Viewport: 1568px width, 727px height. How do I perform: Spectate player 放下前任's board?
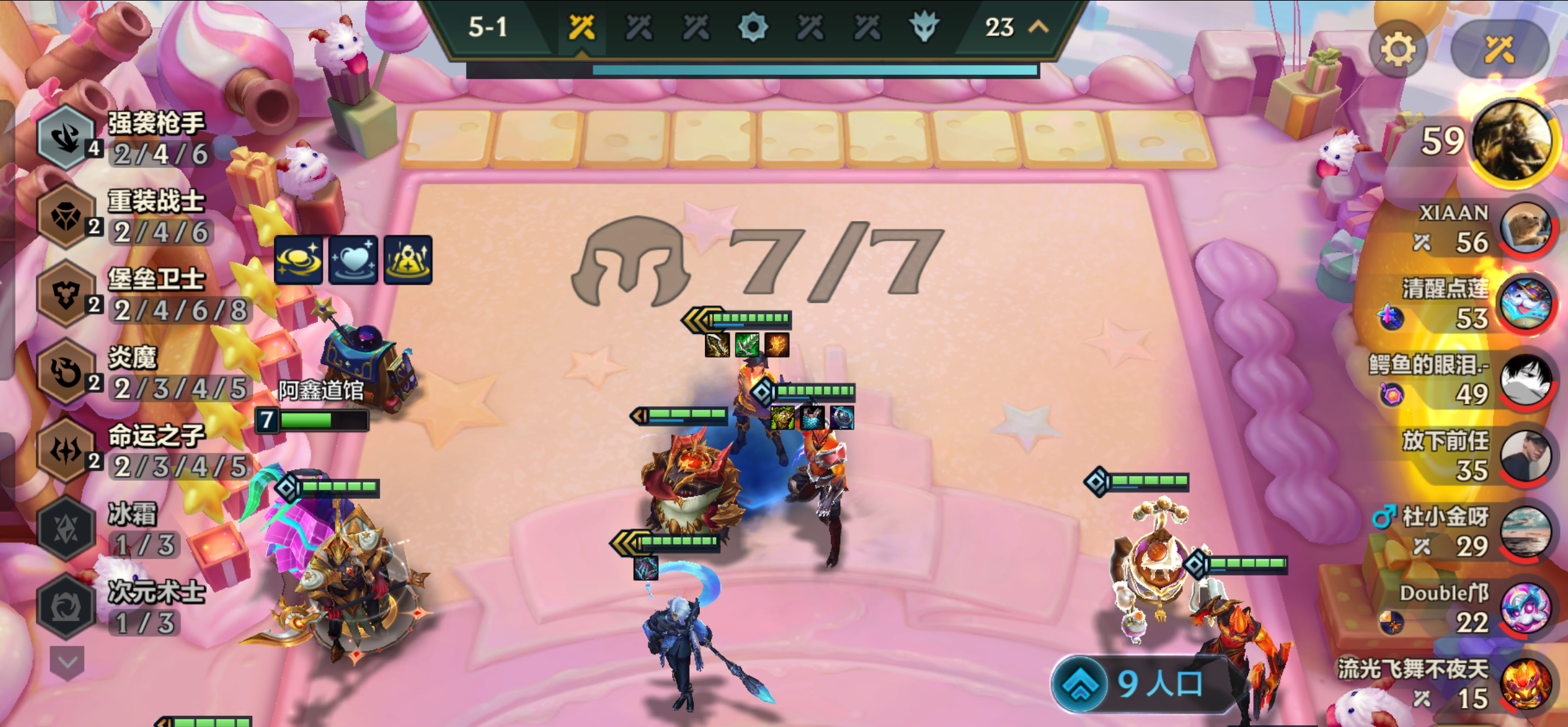[1525, 456]
